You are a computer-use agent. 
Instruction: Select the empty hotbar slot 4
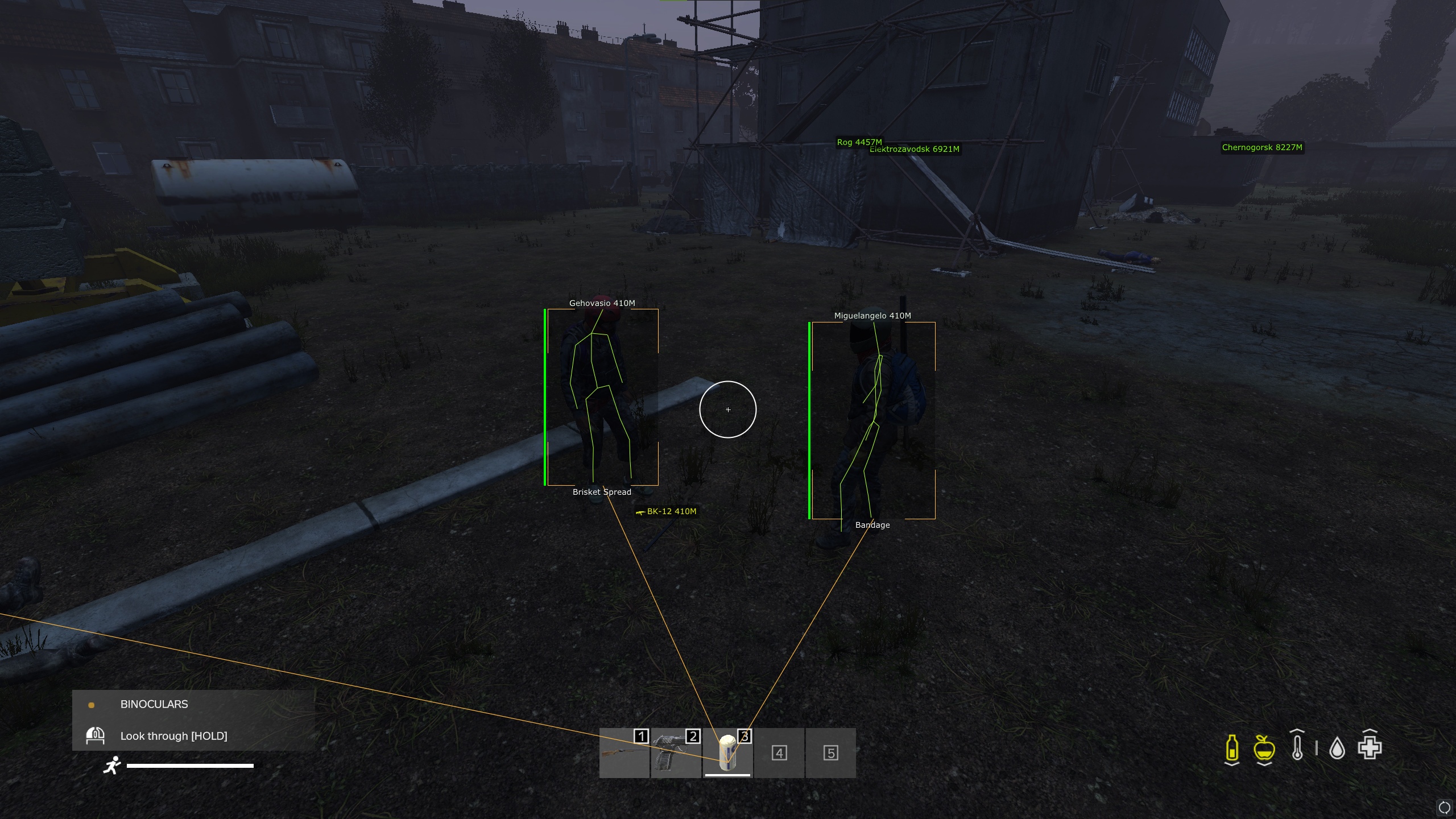[779, 754]
